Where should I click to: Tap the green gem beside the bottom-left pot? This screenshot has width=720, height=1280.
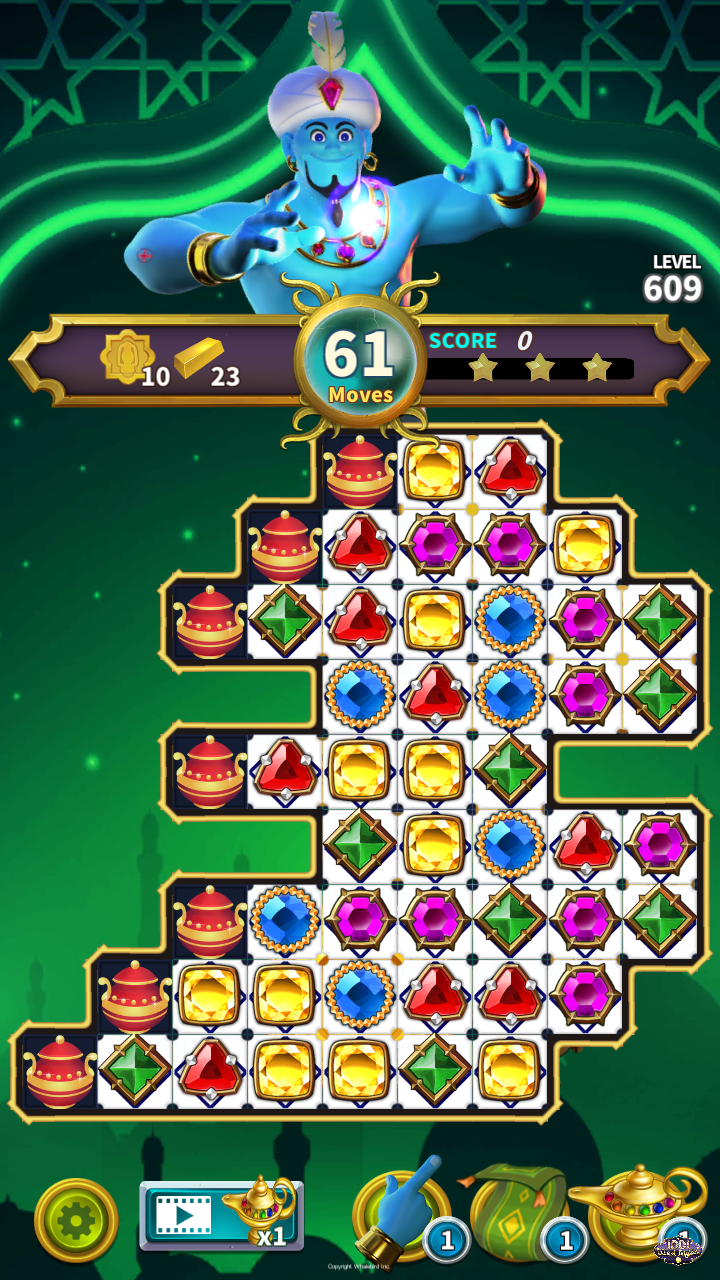tap(135, 1070)
